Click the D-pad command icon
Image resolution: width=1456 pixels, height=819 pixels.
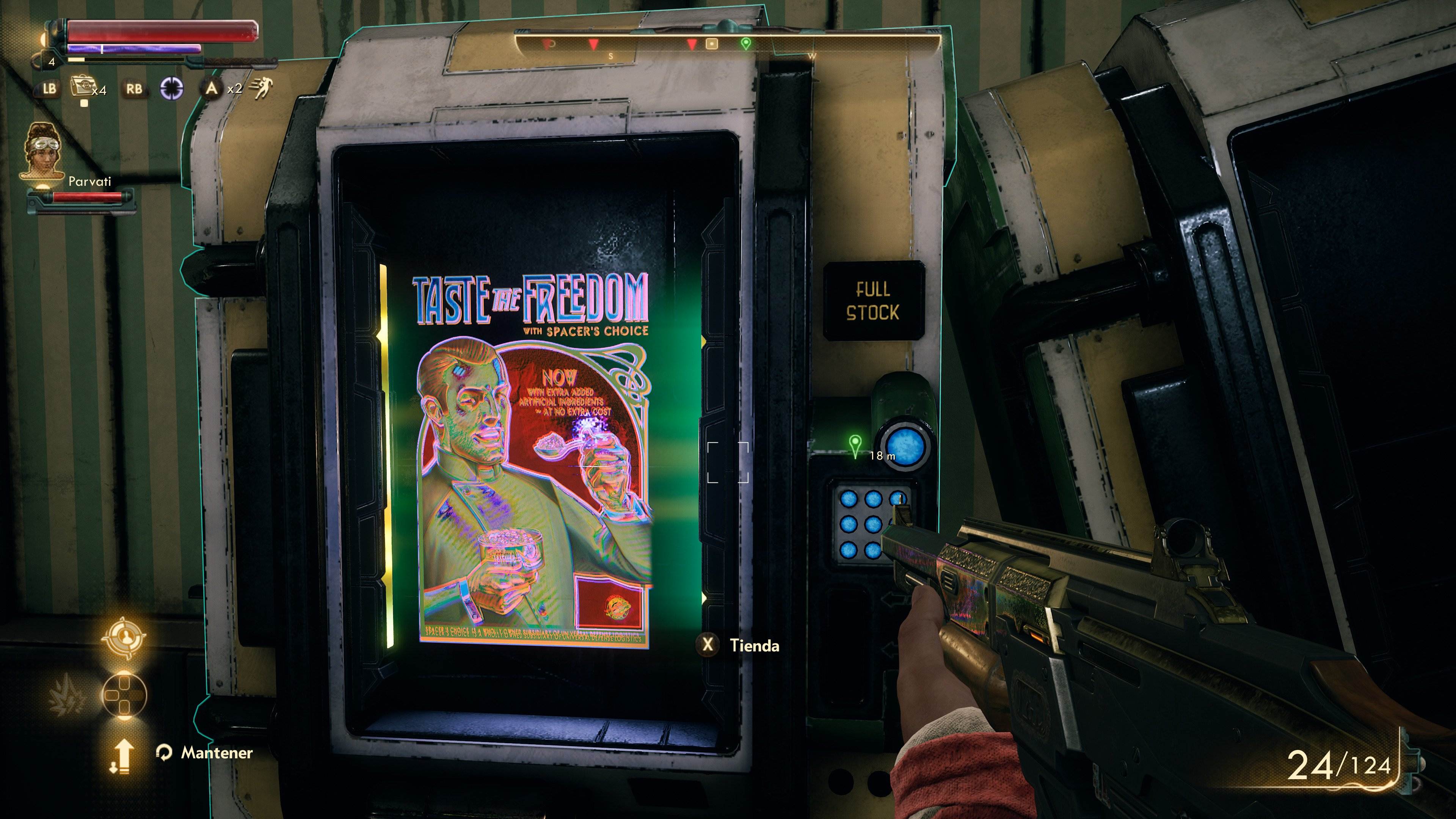pos(124,695)
